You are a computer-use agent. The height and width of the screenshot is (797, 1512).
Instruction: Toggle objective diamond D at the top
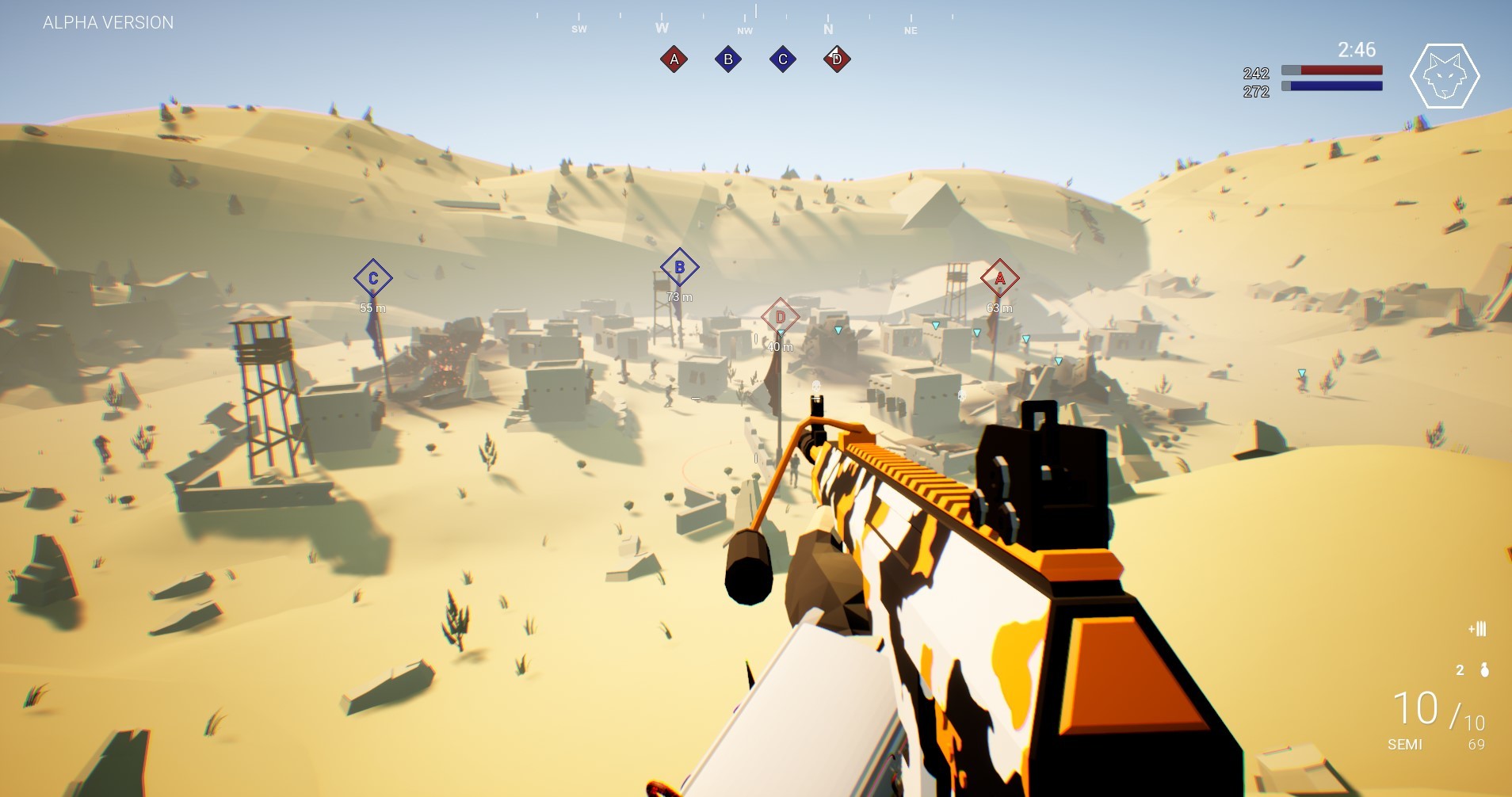[x=836, y=59]
